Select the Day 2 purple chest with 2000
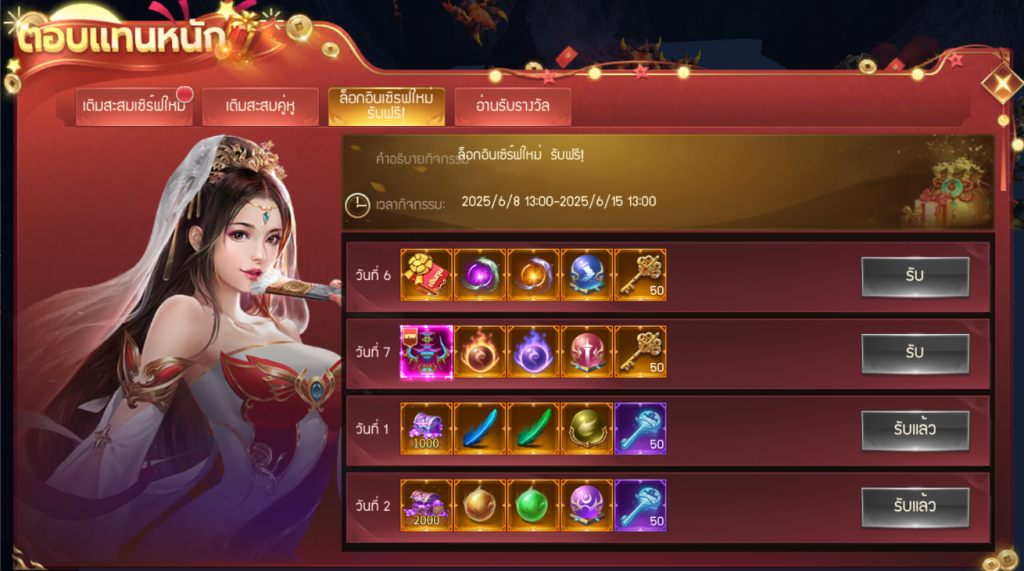1024x571 pixels. (426, 506)
